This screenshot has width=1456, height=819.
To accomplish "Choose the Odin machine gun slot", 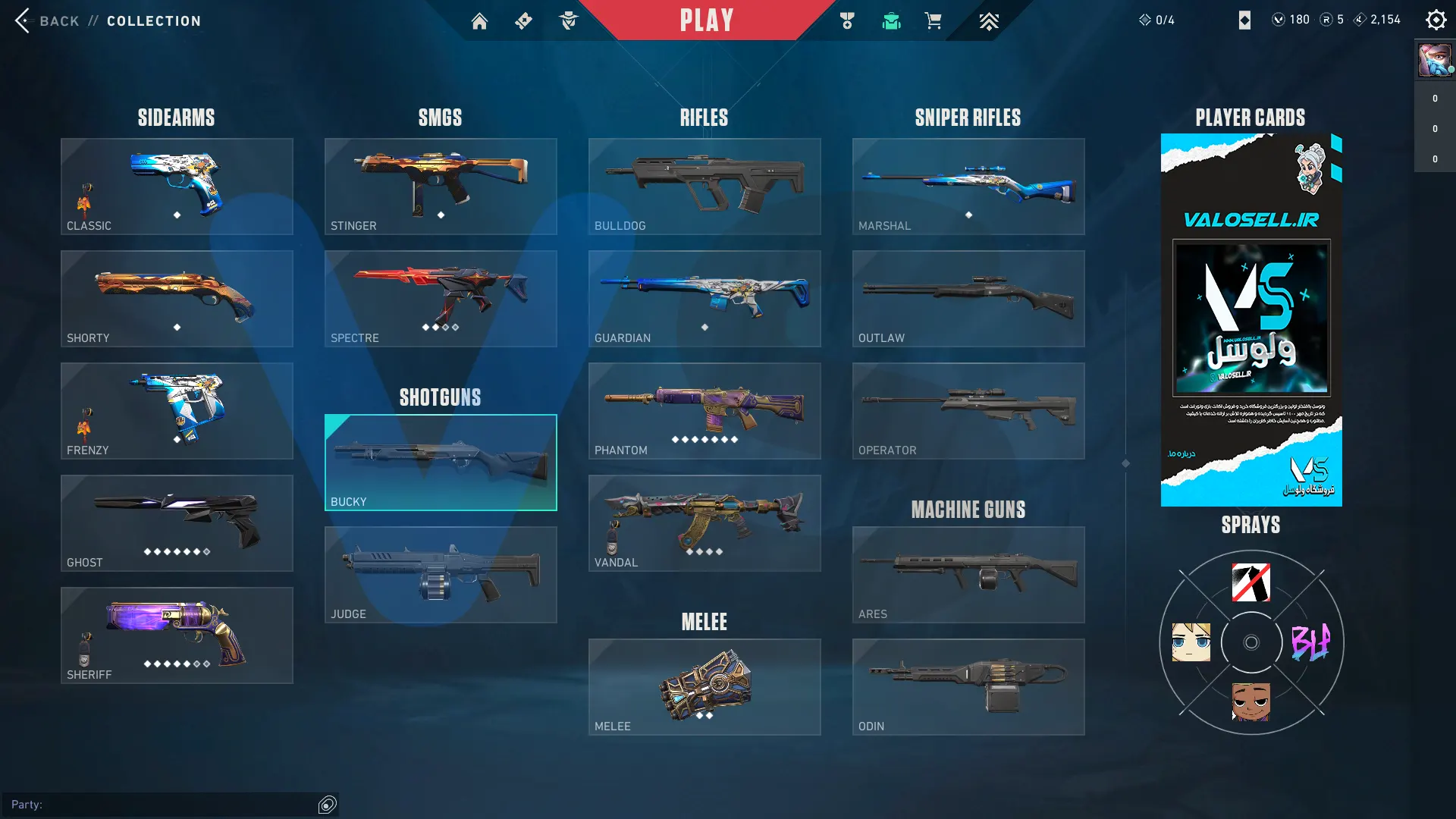I will 968,687.
